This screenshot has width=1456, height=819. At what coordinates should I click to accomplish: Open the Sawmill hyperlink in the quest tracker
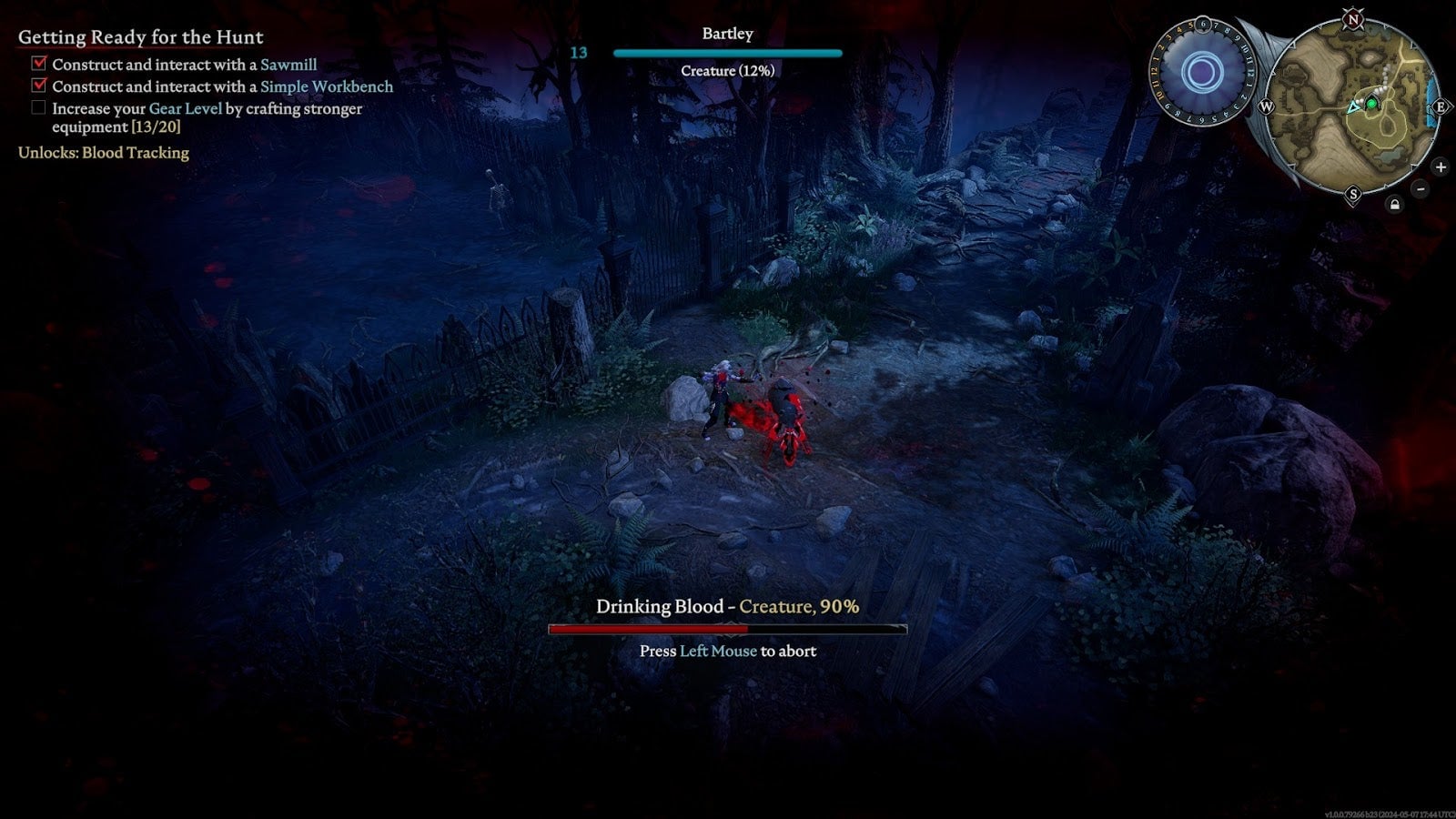(x=288, y=64)
